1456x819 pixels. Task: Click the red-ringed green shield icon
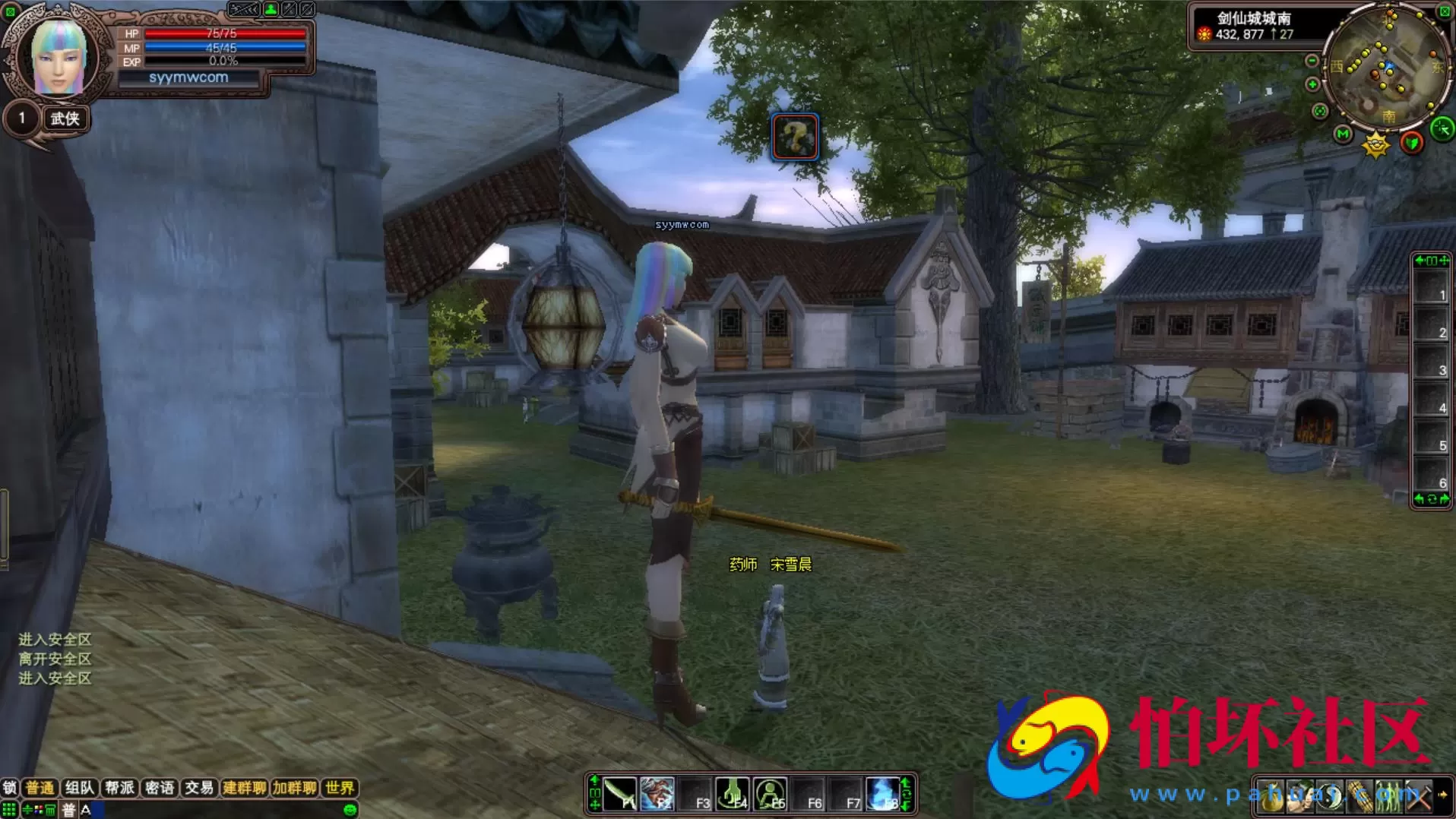[1411, 143]
